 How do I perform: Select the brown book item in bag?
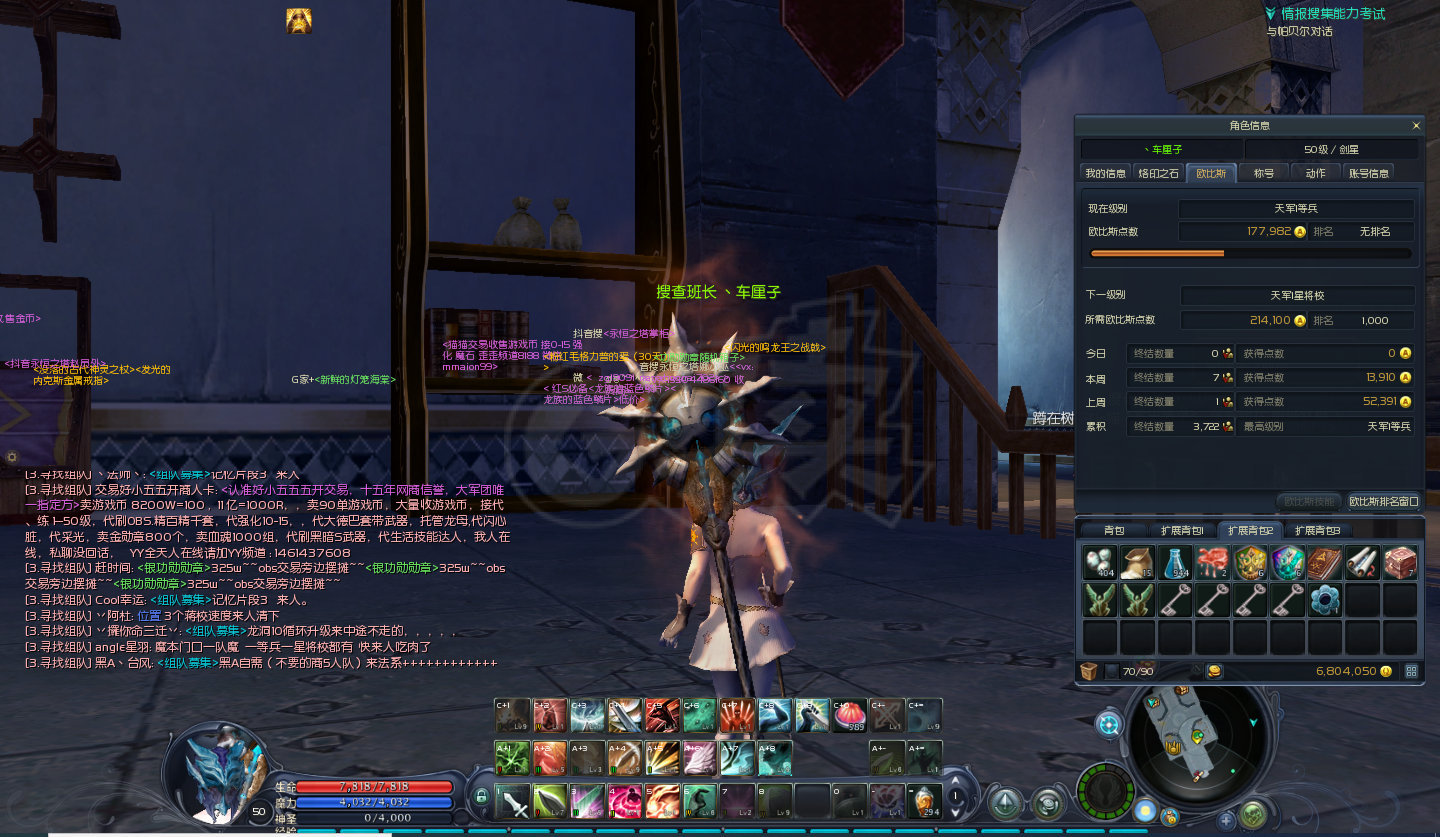coord(1325,563)
